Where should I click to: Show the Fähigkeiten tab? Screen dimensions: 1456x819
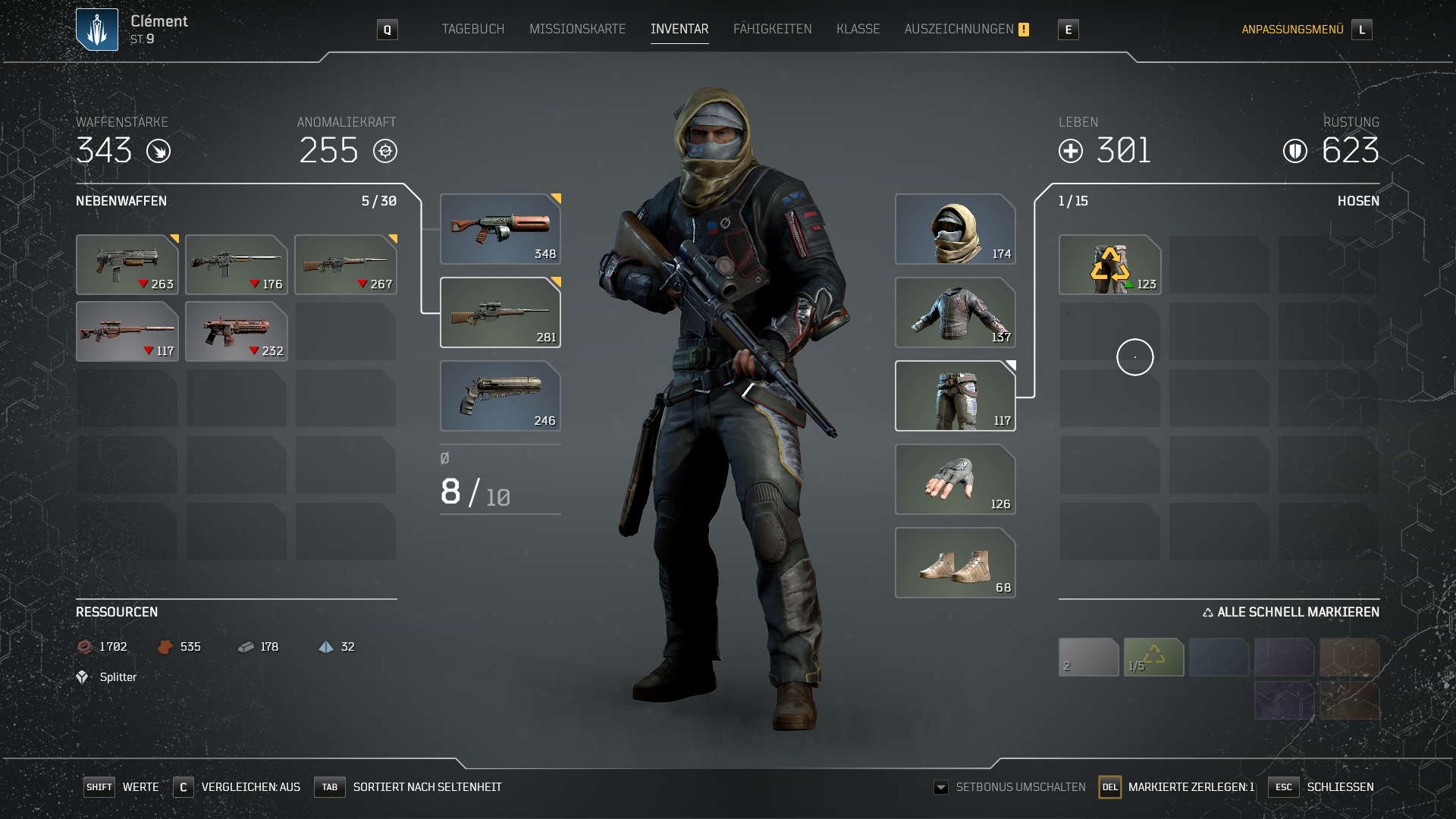coord(772,29)
